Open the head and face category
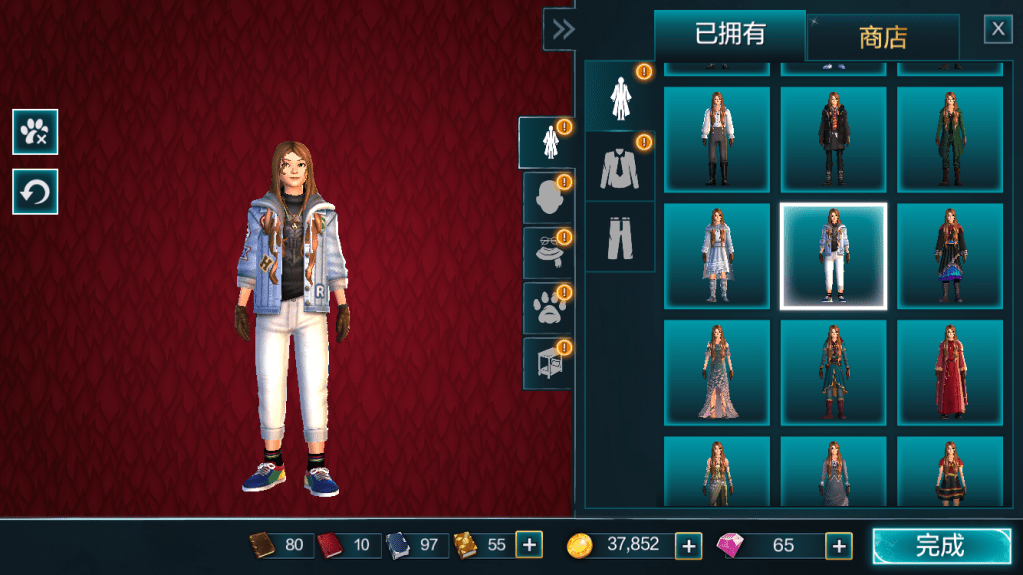 tap(547, 197)
